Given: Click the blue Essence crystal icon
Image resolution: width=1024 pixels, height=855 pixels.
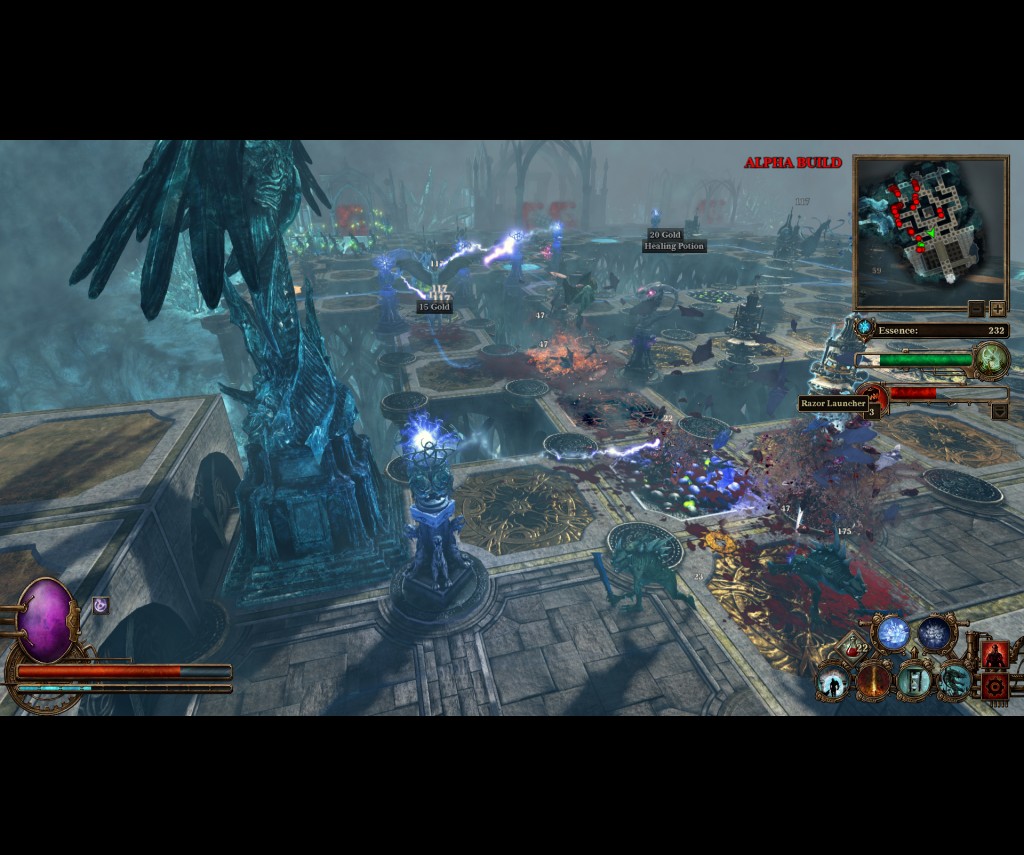Looking at the screenshot, I should [x=864, y=328].
